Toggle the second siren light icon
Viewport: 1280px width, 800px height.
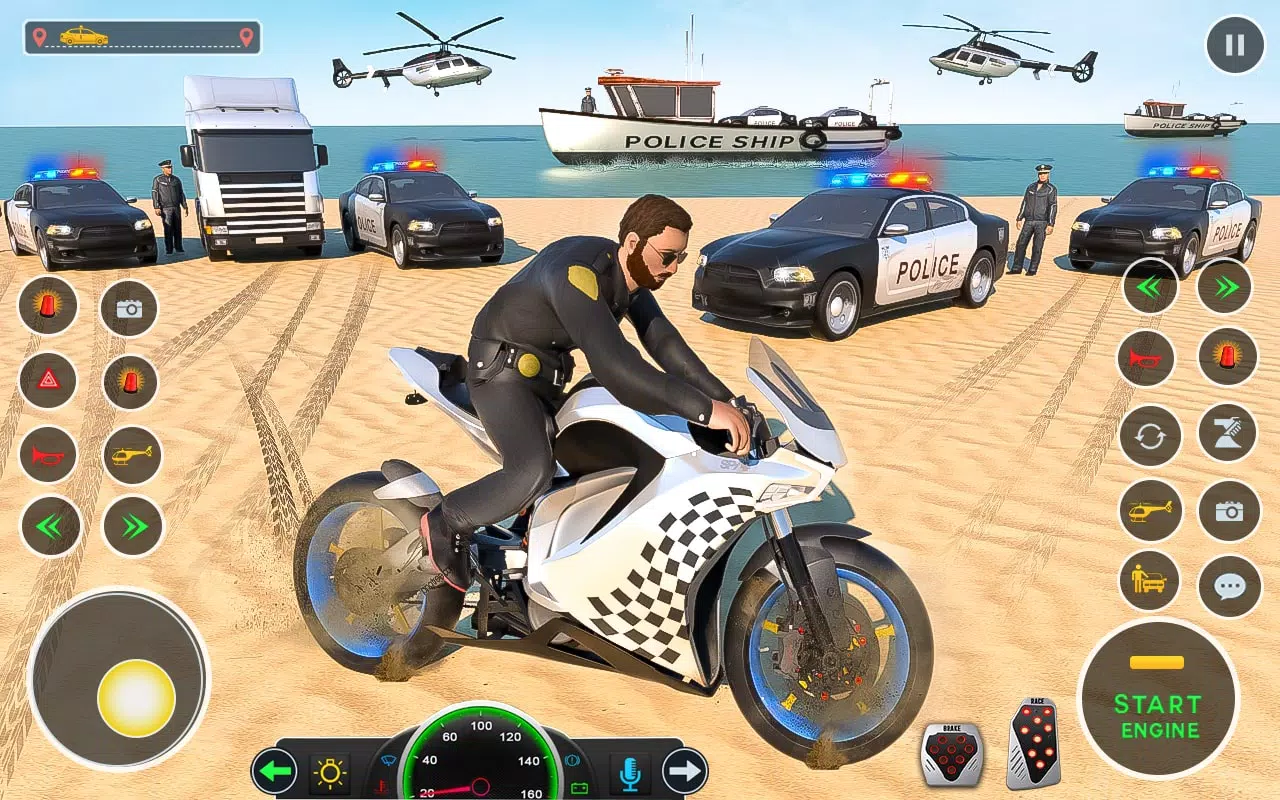click(128, 381)
